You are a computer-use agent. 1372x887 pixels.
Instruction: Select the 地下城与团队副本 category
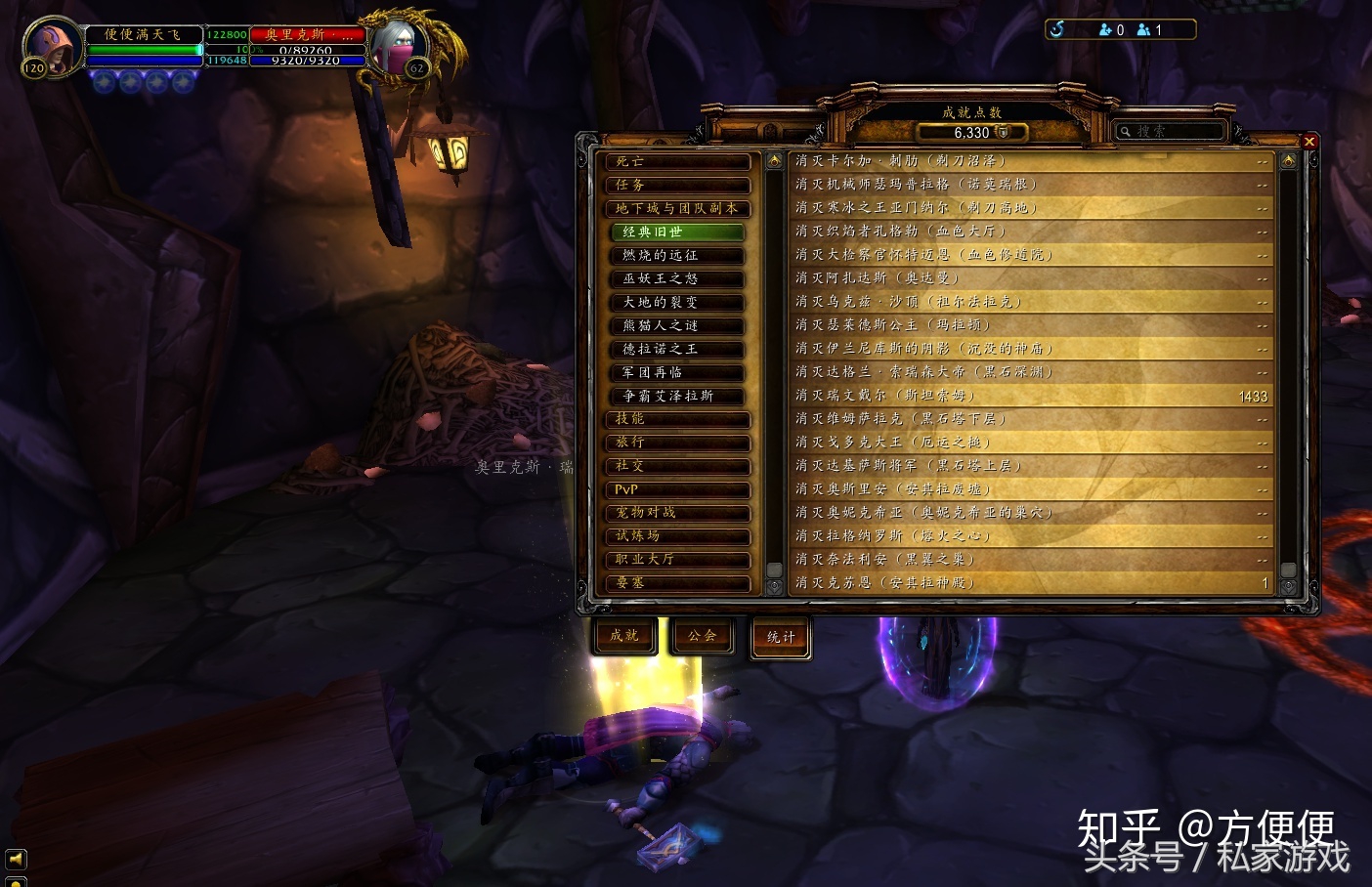click(x=678, y=209)
